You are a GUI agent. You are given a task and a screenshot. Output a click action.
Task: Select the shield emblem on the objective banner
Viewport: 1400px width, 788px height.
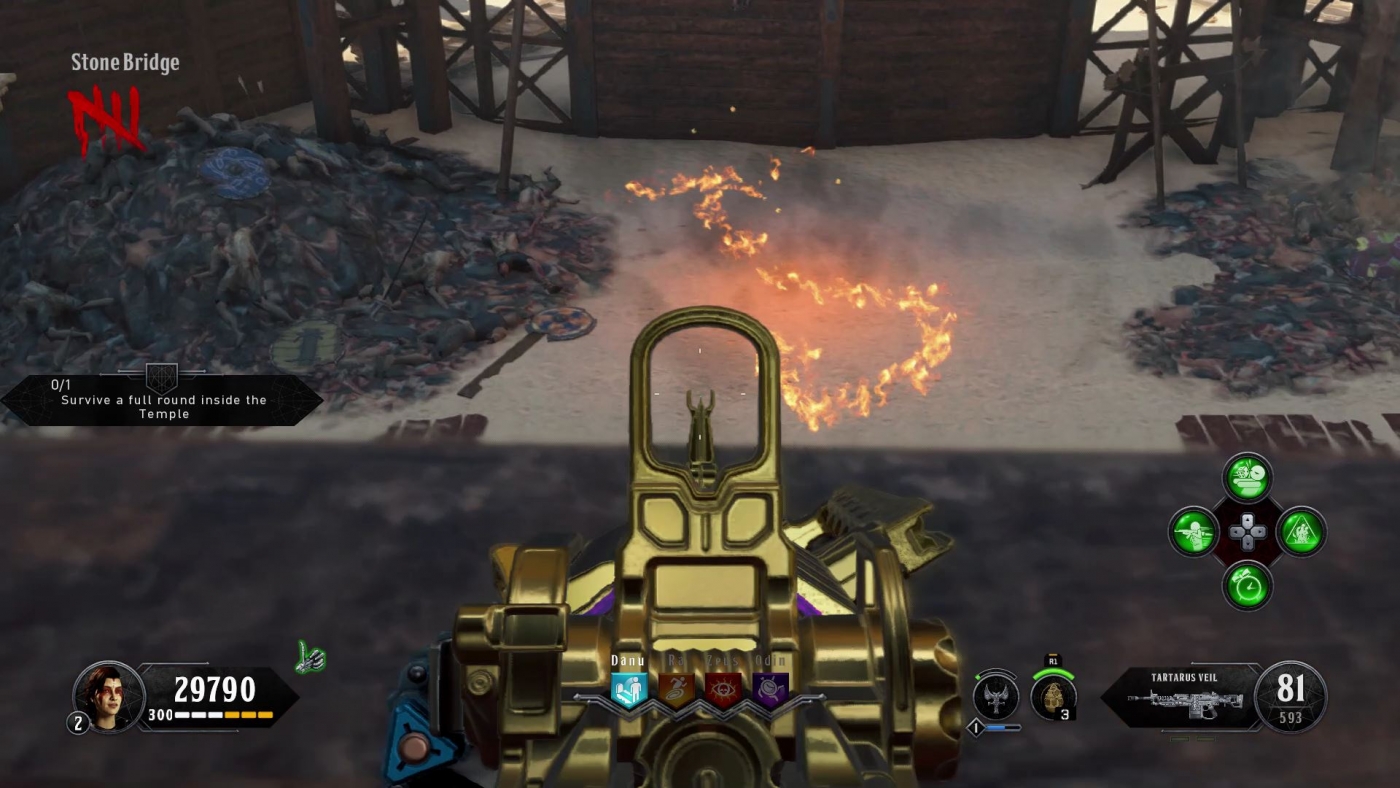pos(160,378)
